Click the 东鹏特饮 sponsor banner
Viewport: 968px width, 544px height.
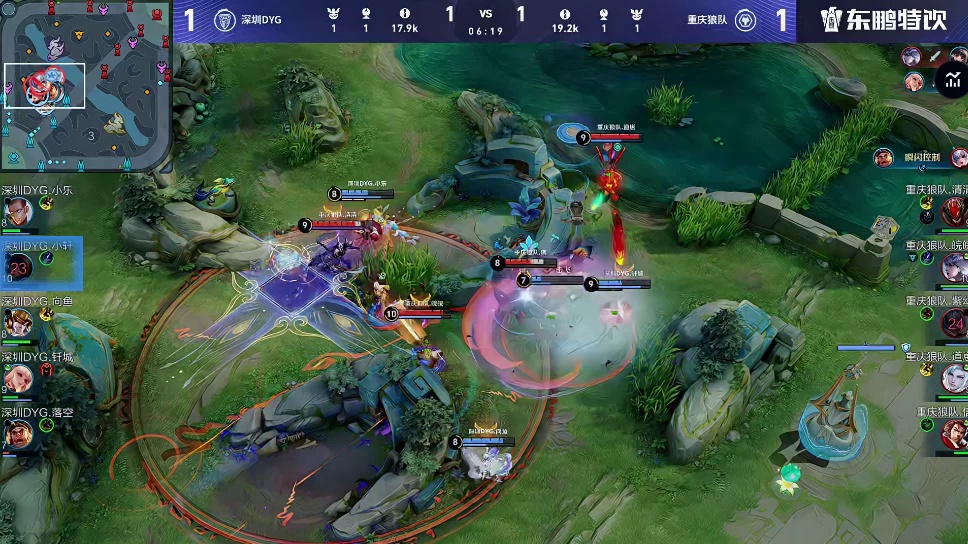[x=882, y=20]
